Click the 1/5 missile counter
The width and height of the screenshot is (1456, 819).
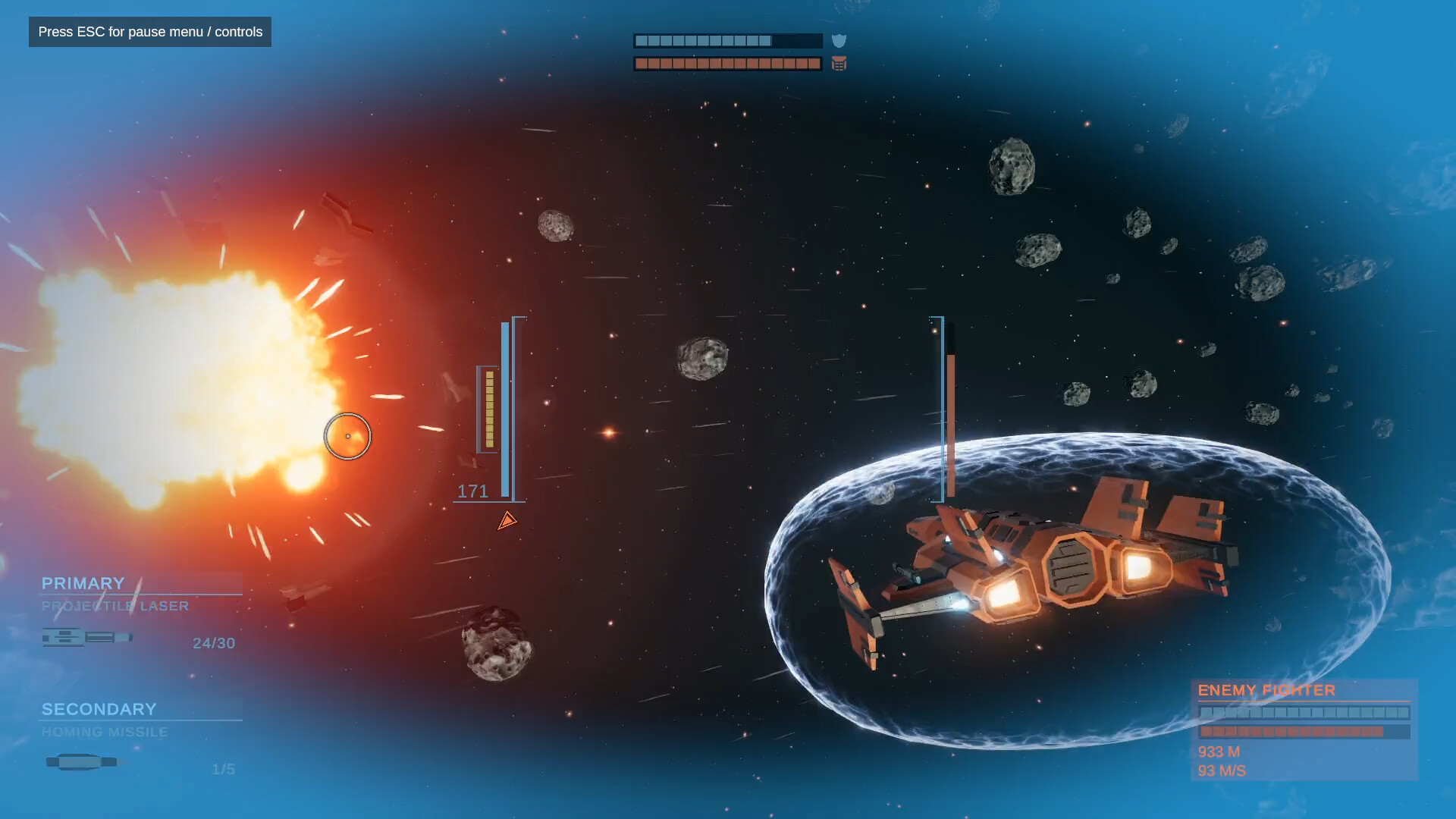[x=222, y=768]
